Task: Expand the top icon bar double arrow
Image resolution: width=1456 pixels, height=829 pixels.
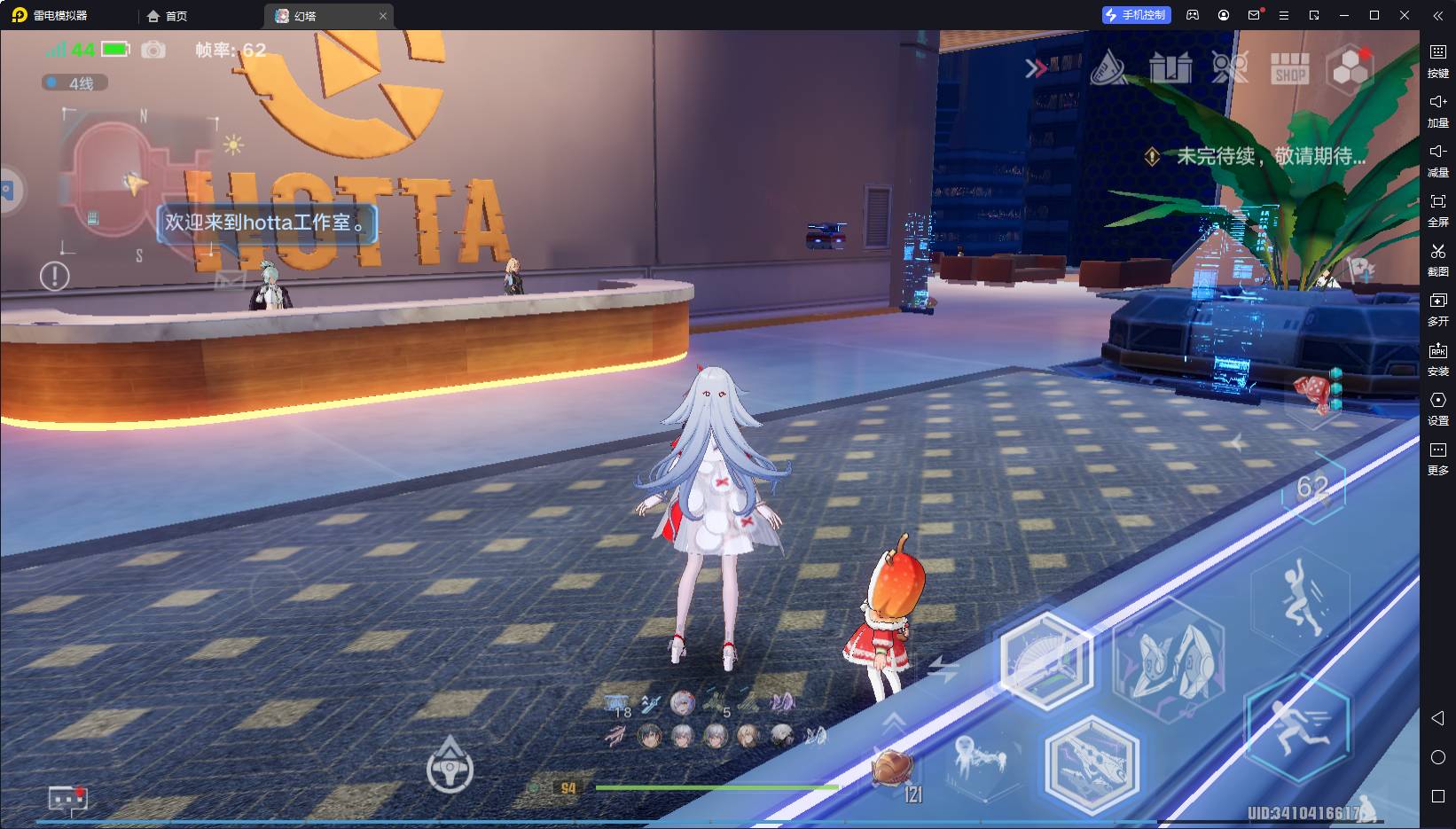Action: click(x=1036, y=68)
